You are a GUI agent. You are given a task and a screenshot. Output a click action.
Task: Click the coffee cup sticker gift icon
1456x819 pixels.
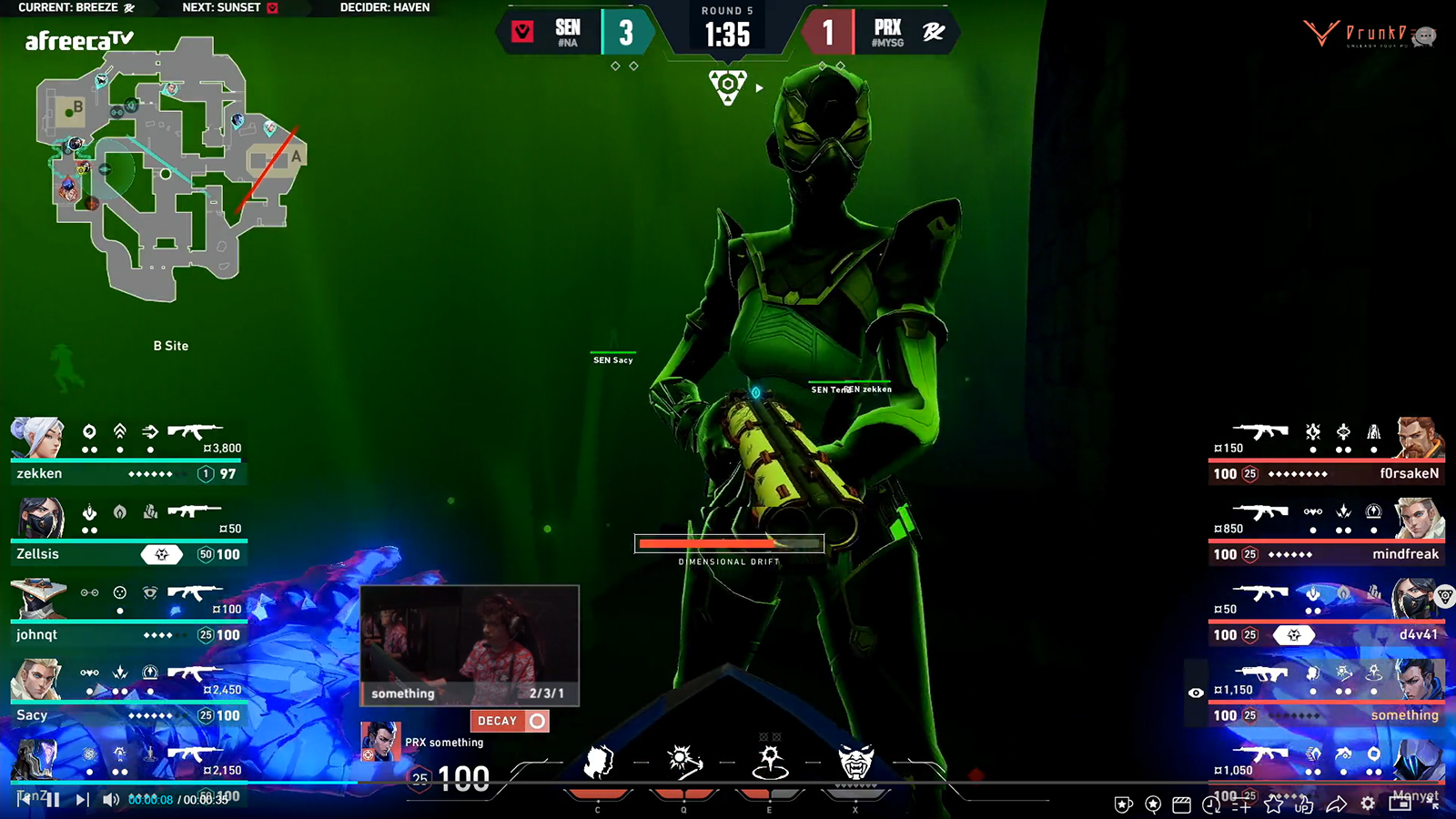click(1122, 805)
